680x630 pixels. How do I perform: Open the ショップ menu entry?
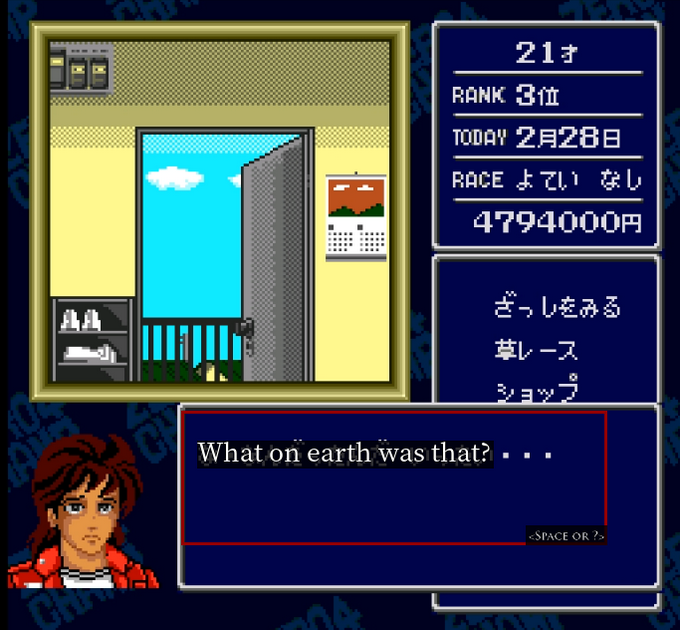tap(536, 389)
